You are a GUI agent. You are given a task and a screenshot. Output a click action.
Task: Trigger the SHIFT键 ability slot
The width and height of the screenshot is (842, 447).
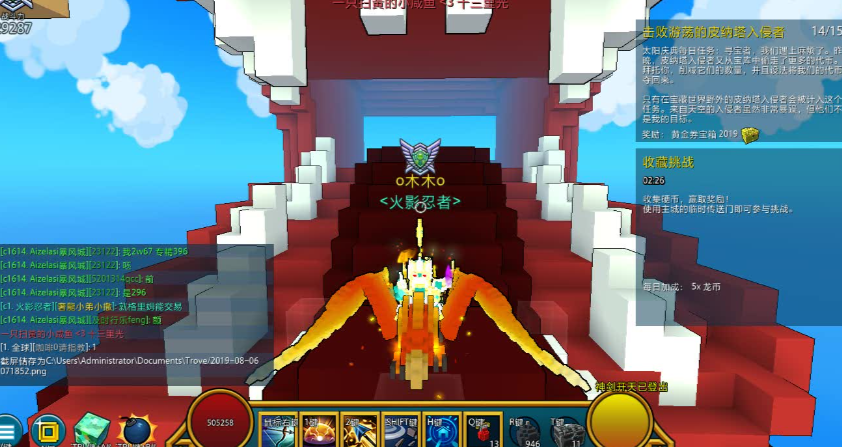[x=401, y=430]
